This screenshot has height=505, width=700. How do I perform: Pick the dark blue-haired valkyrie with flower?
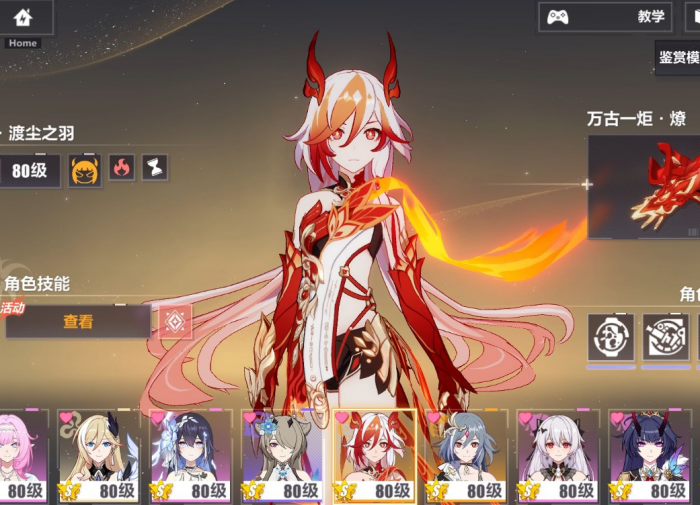tap(190, 455)
